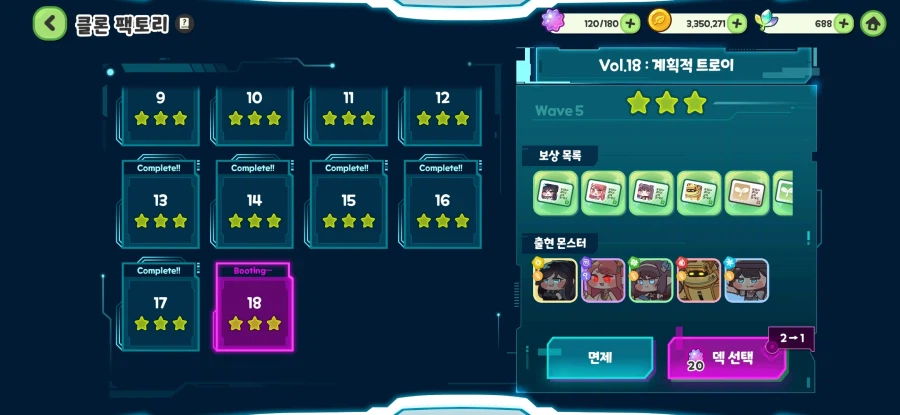Go back using the green arrow button

coord(50,23)
